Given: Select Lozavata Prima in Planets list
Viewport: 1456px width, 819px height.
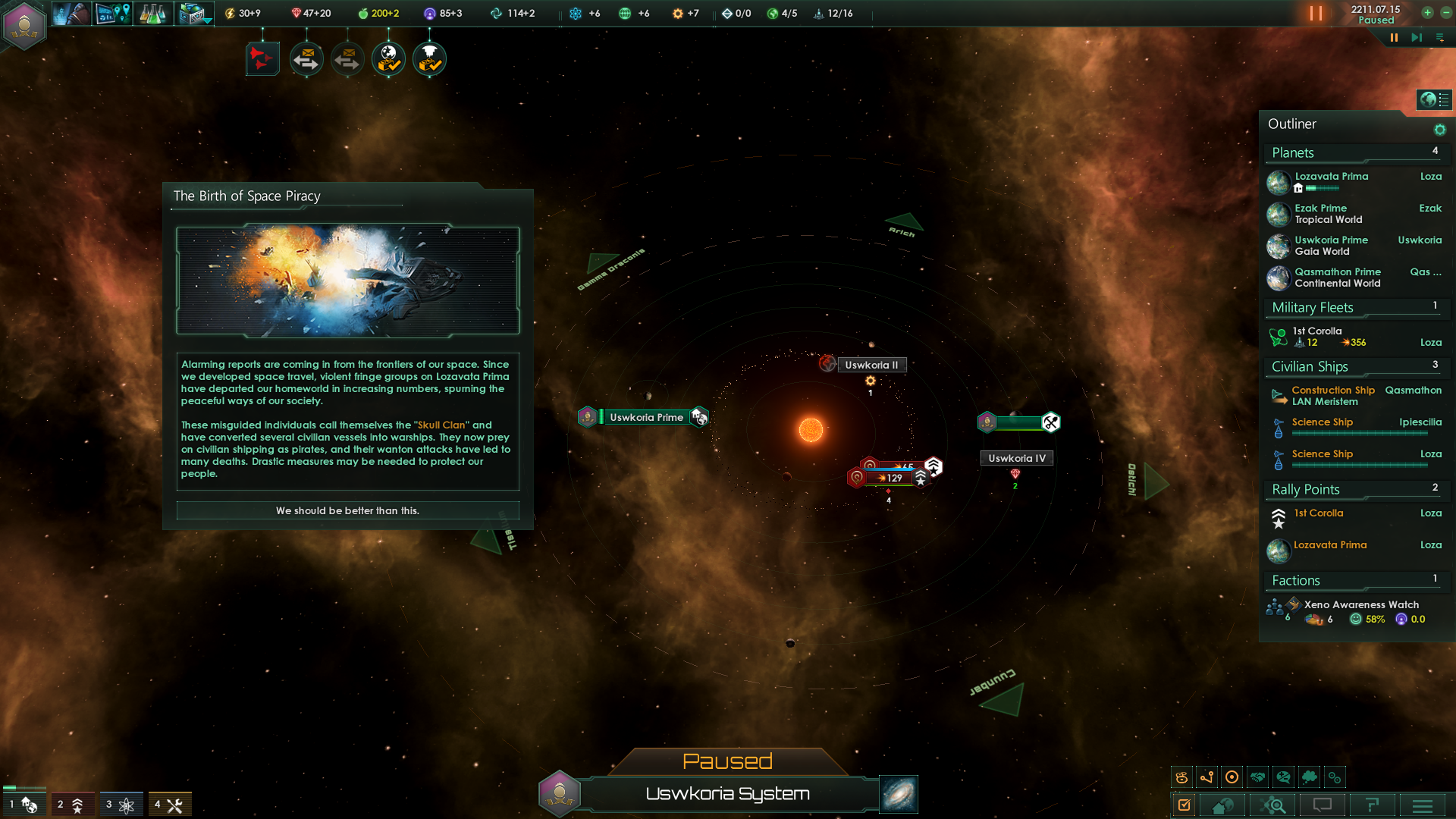Looking at the screenshot, I should point(1331,177).
